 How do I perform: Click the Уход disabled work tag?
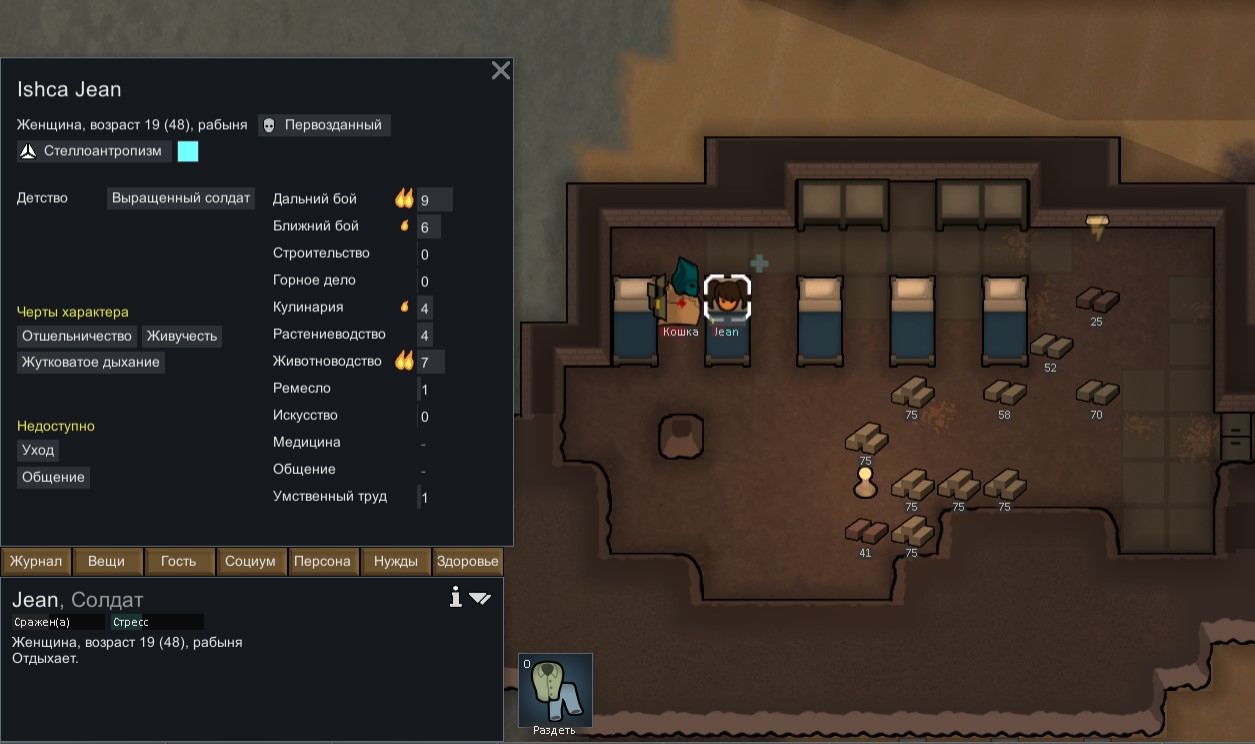(x=39, y=450)
